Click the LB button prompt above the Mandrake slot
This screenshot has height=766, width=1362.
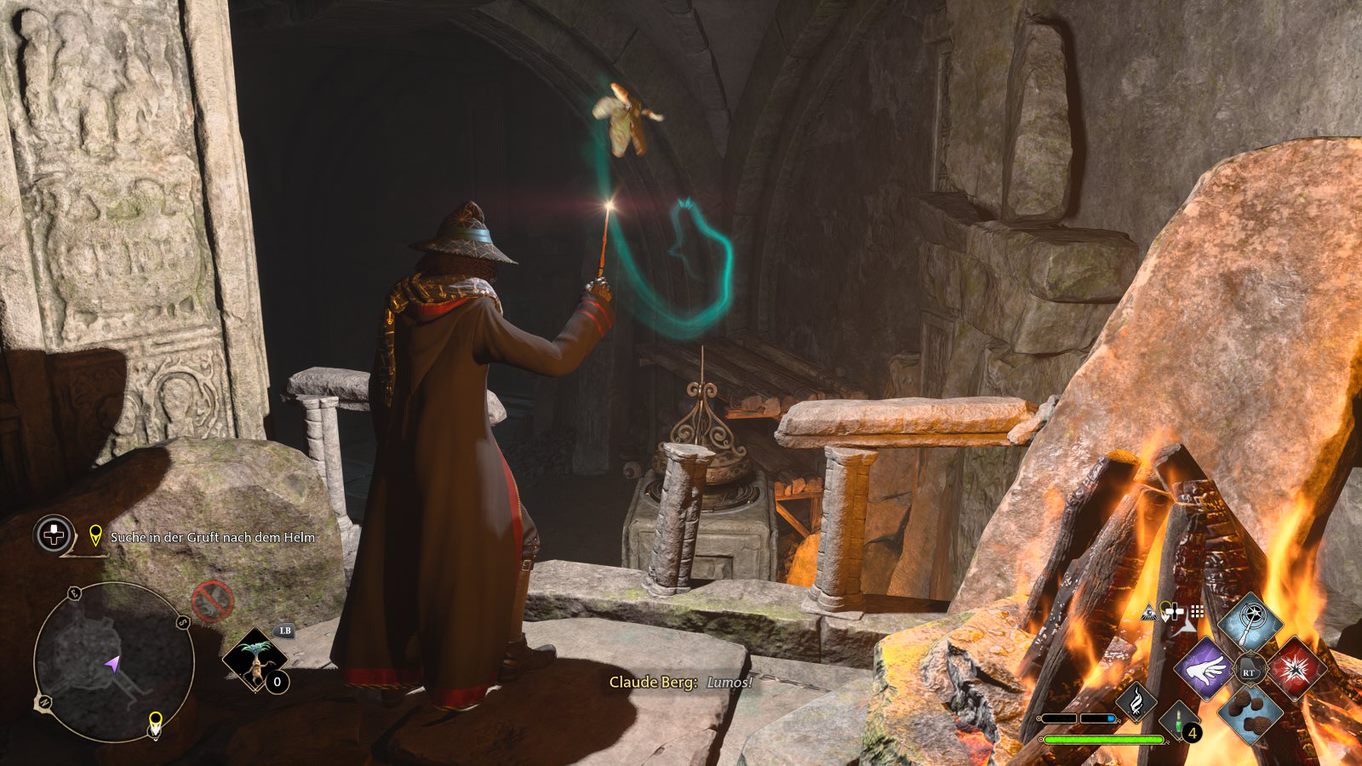tap(285, 631)
